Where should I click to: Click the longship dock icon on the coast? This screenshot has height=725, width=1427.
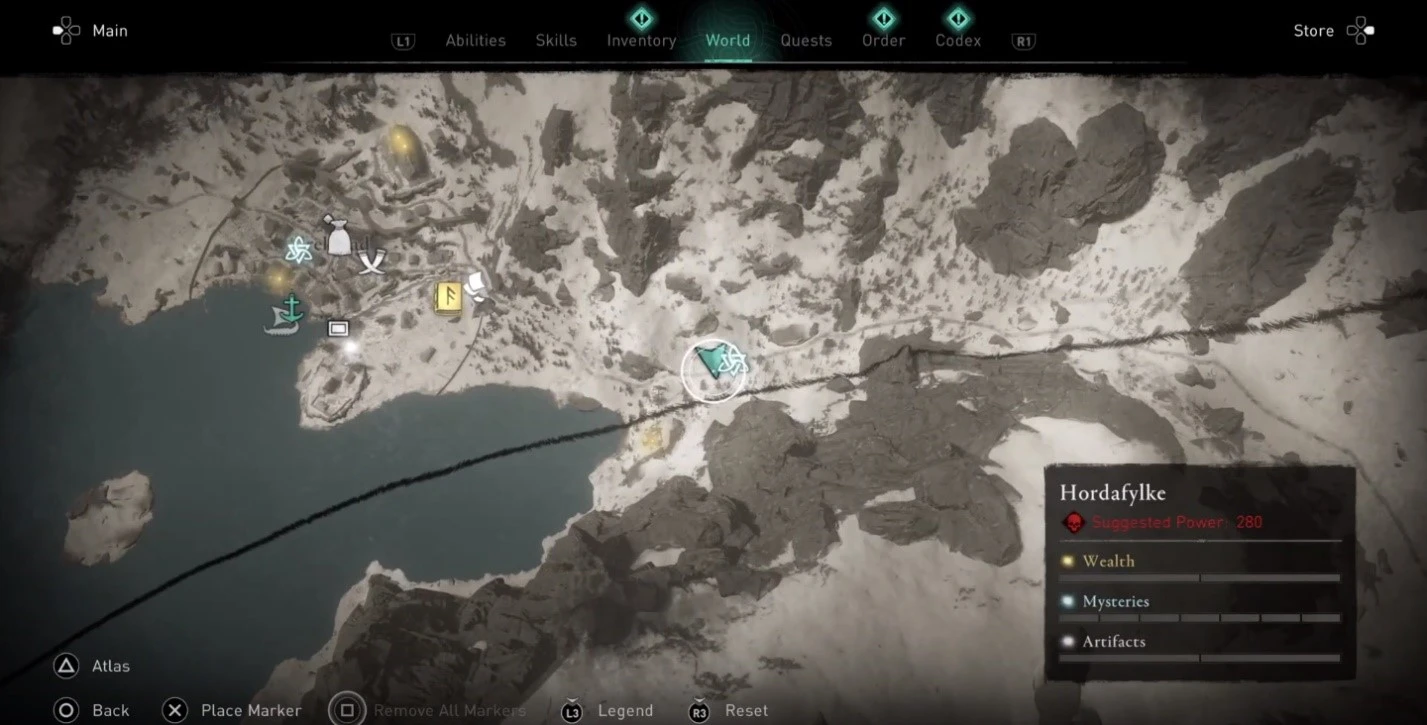283,316
